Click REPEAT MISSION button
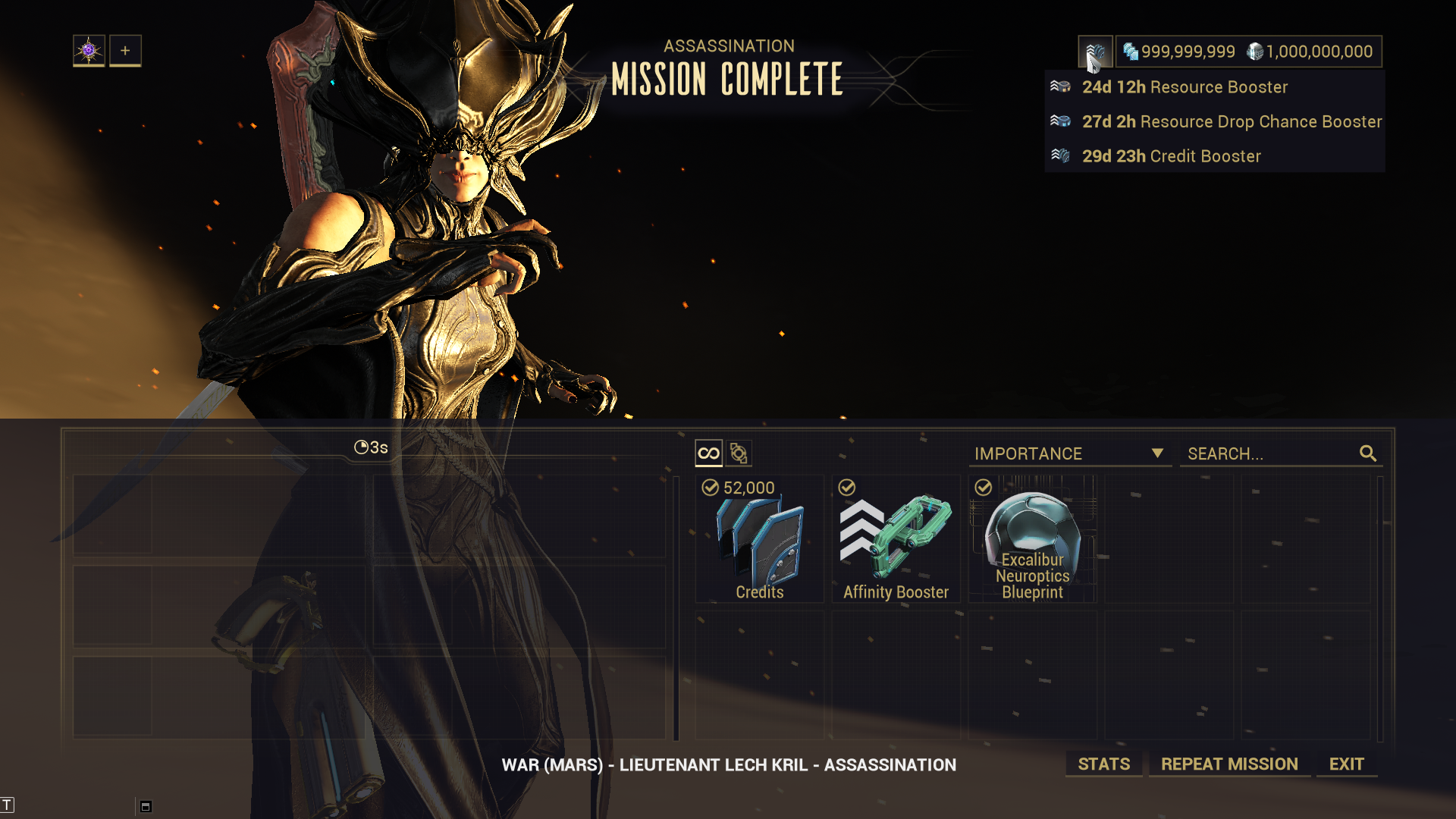Image resolution: width=1456 pixels, height=819 pixels. pos(1229,764)
